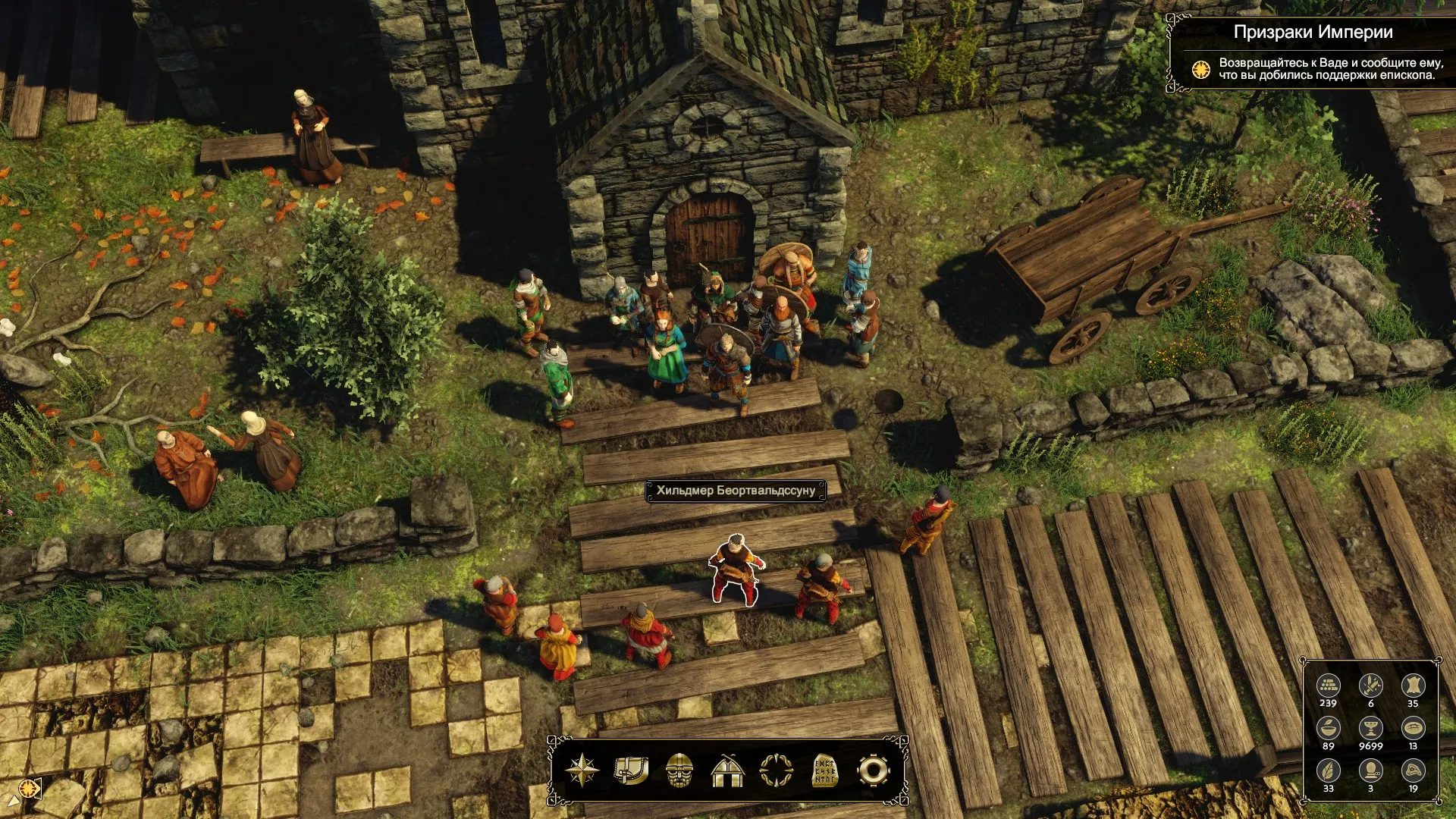Click the wood logs resource icon
The width and height of the screenshot is (1456, 819).
coord(1328,686)
